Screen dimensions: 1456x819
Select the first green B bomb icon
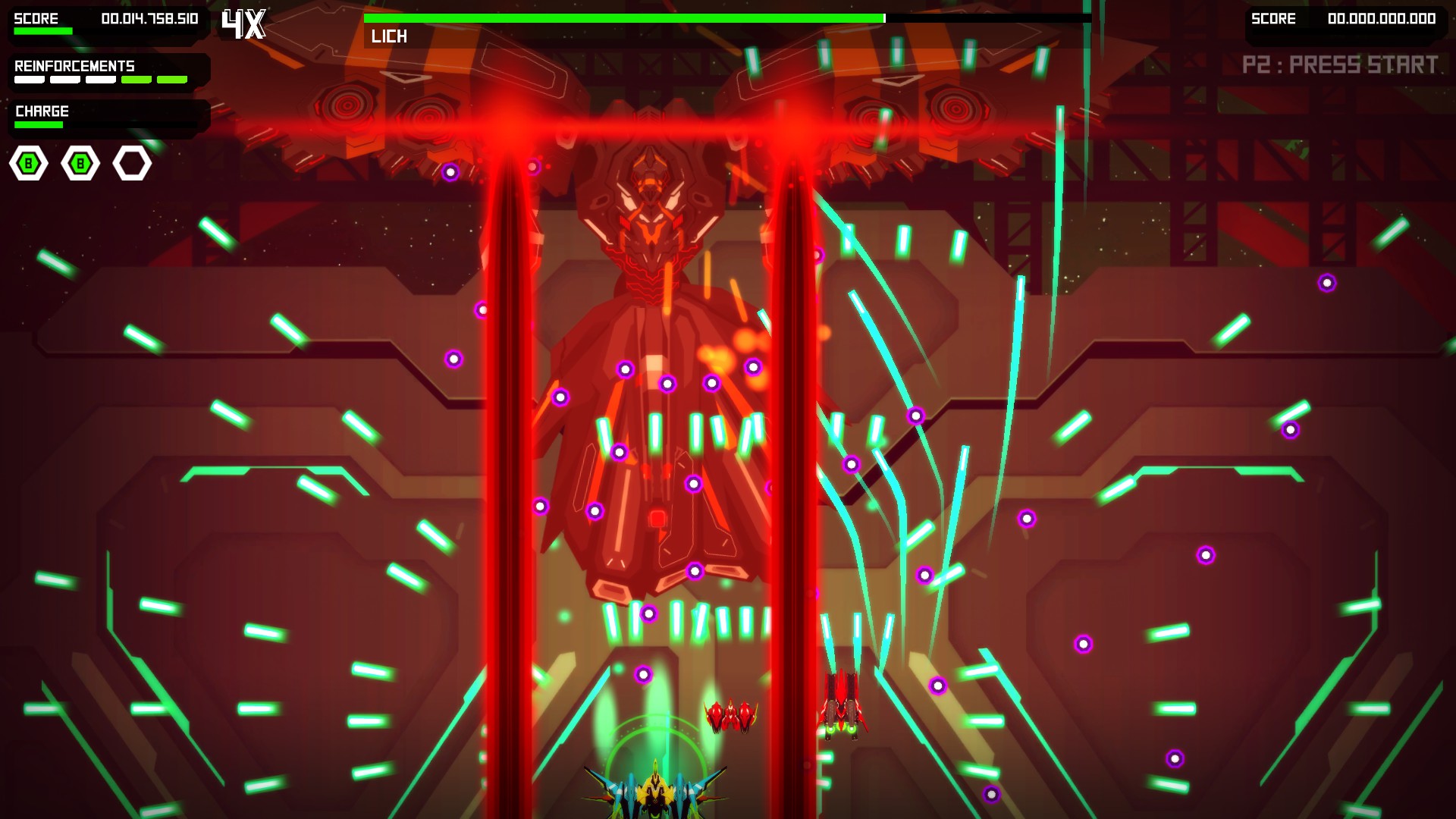[x=28, y=163]
